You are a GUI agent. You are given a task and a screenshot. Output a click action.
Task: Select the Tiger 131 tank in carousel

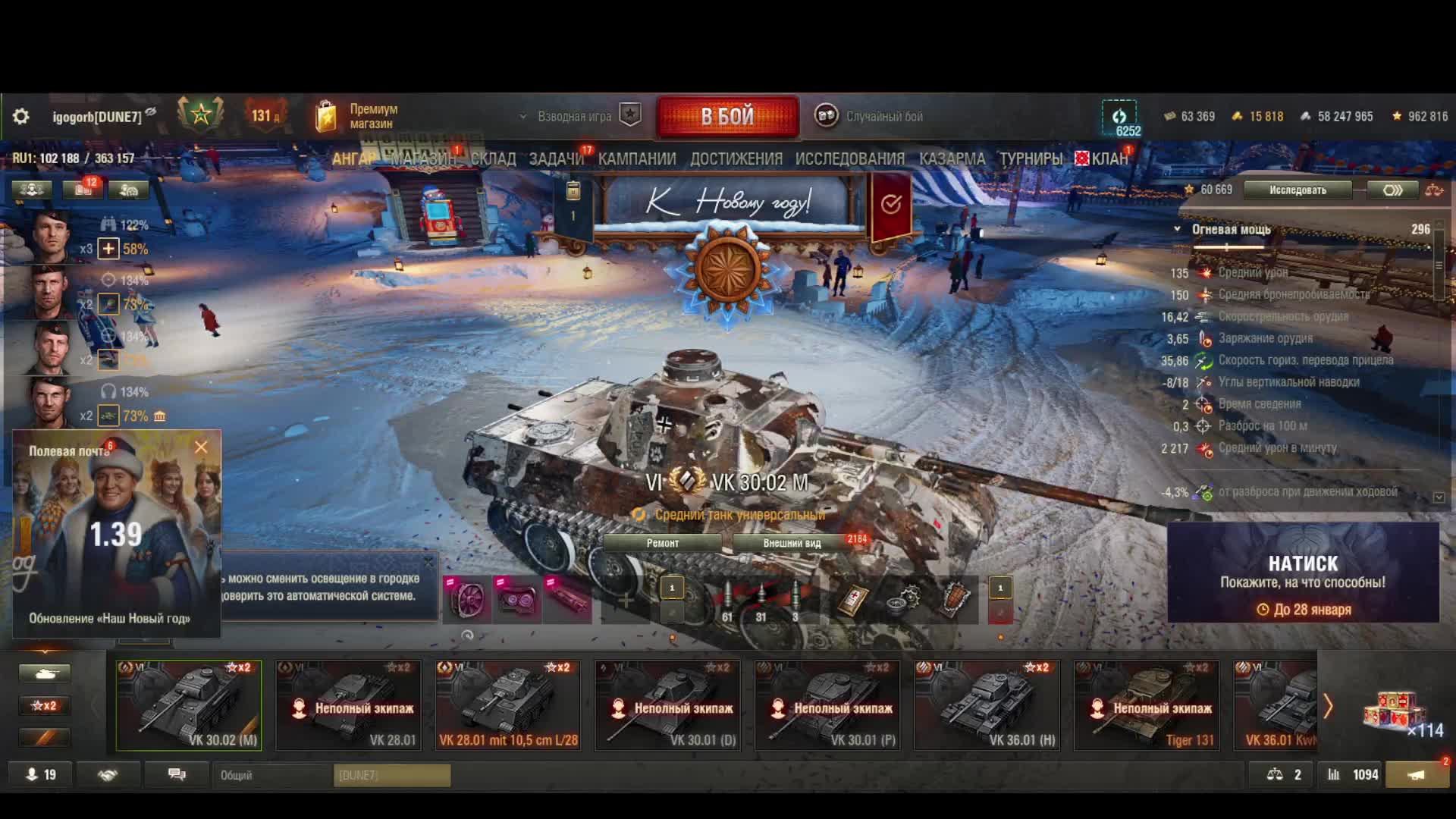coord(1146,706)
